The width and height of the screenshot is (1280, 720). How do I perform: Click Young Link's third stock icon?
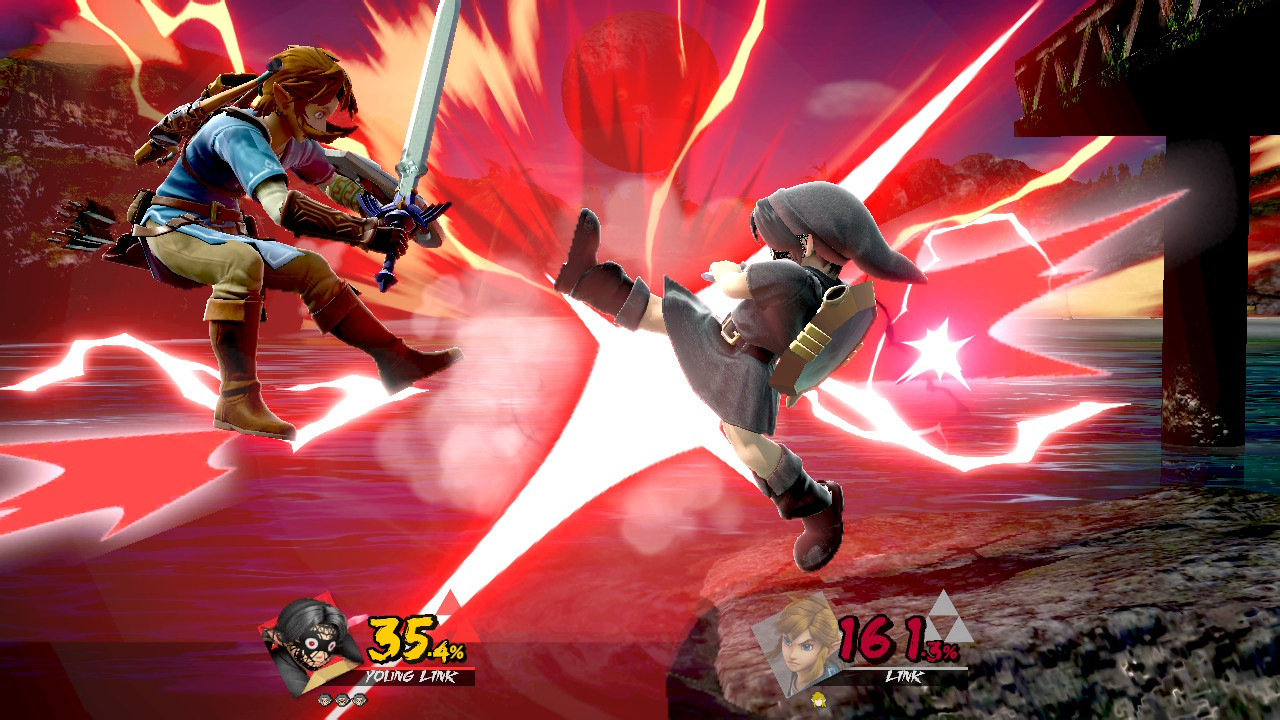[358, 700]
